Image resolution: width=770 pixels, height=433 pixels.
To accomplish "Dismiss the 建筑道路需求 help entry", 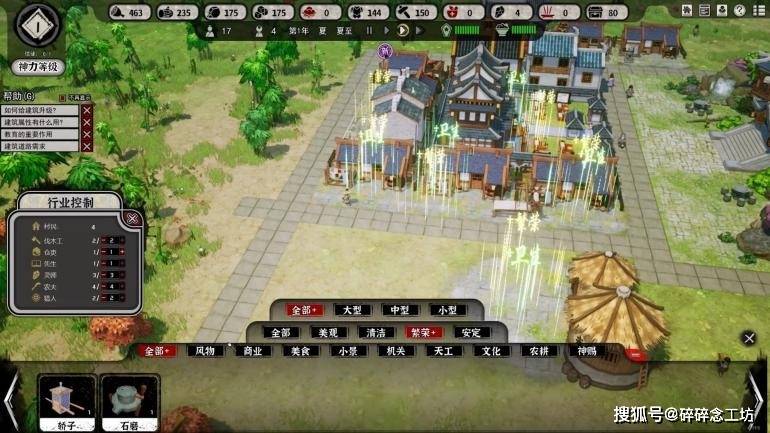I will coord(87,146).
